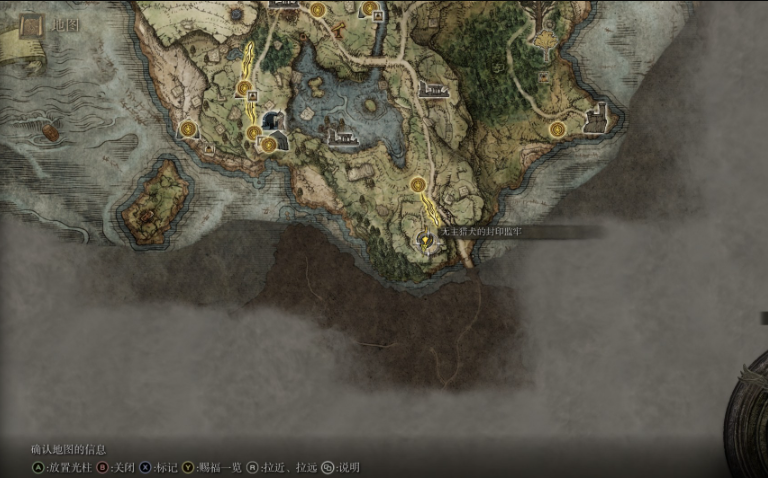Select the 无主猎犬的封印监牢 evergaol marker
The image size is (768, 478).
[425, 240]
